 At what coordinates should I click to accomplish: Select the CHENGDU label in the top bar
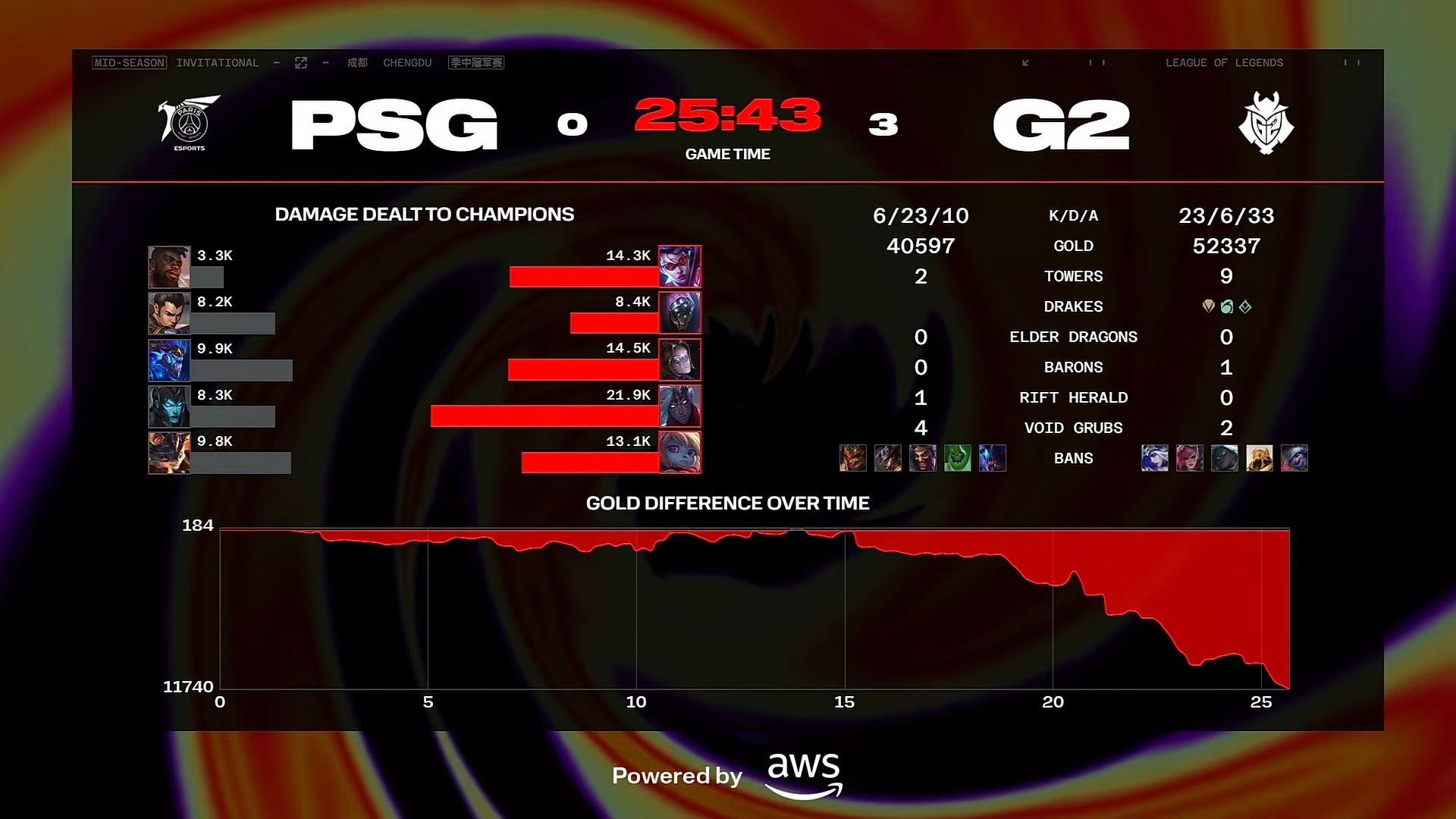pos(407,63)
